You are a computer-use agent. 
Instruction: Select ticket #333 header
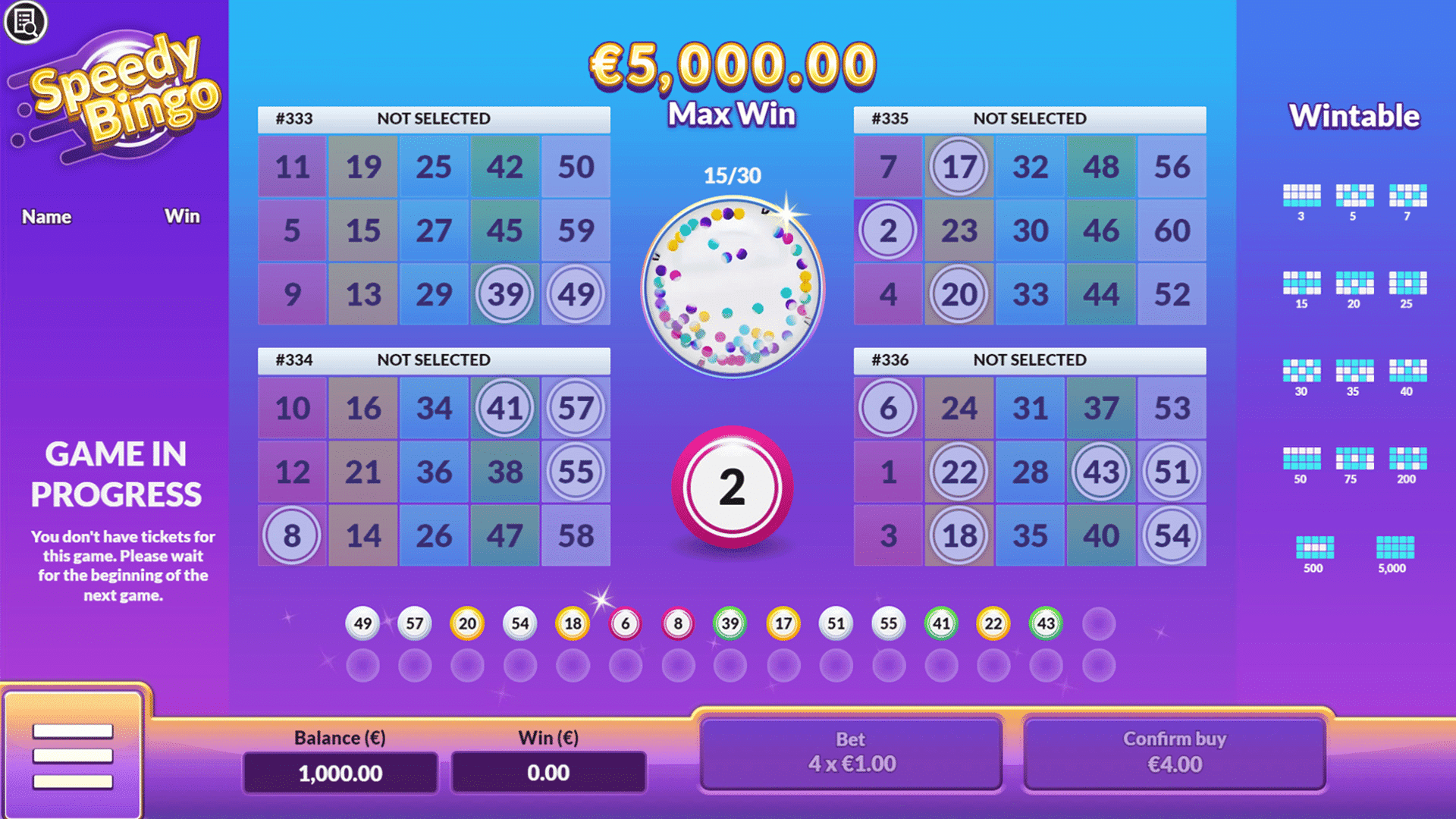tap(433, 119)
